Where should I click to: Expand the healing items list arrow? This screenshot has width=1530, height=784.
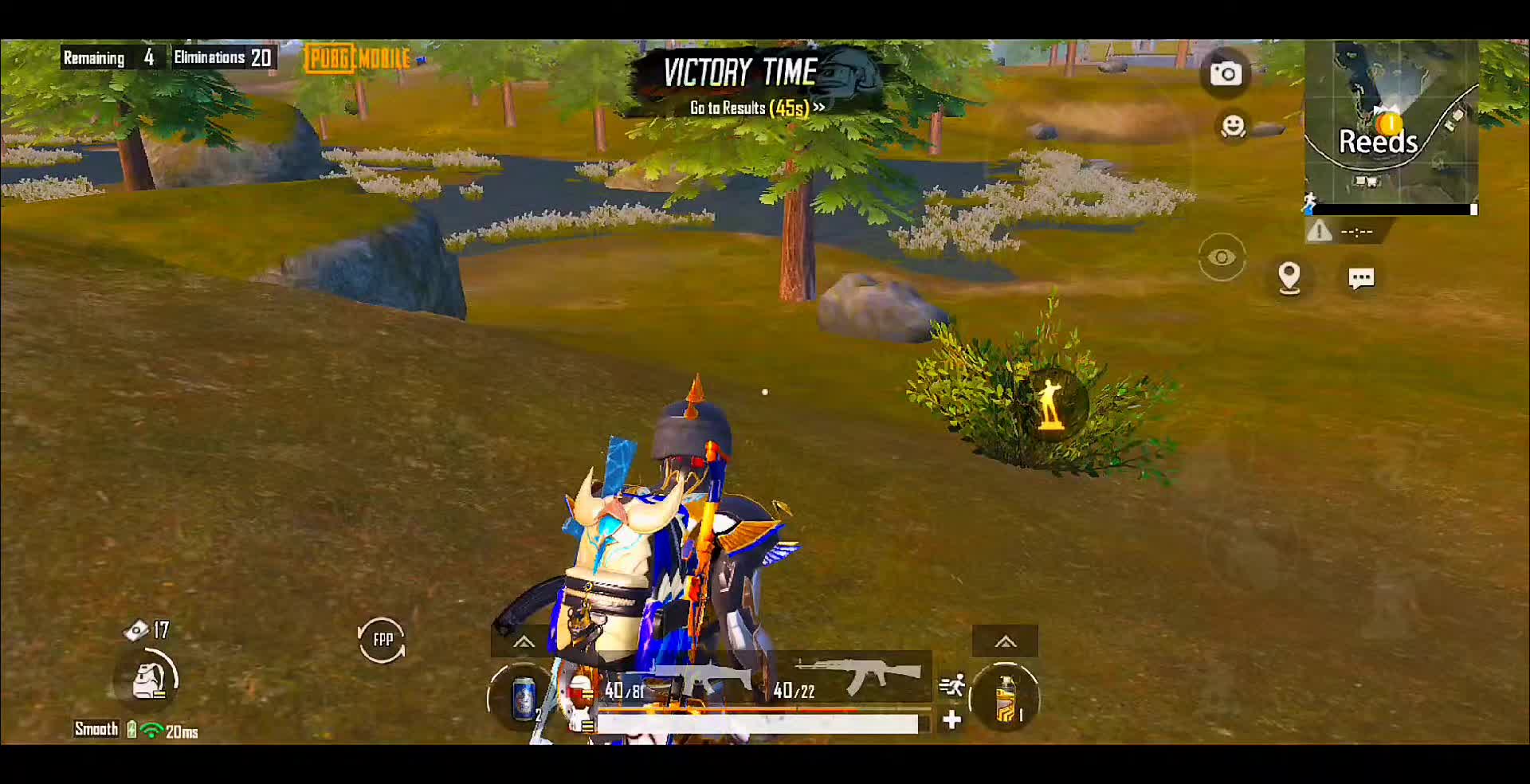tap(524, 641)
